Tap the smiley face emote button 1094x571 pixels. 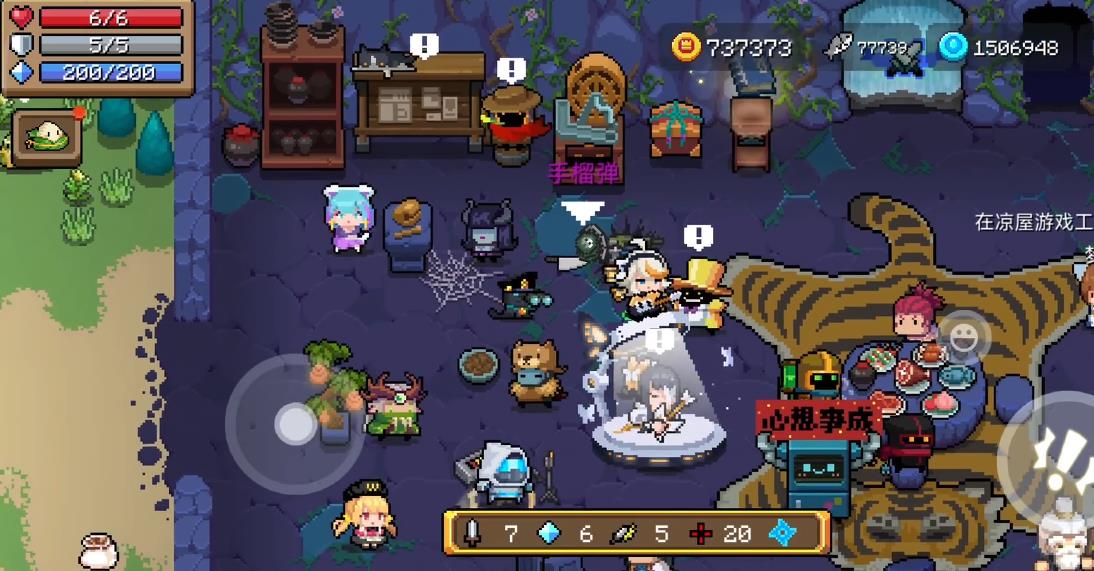coord(963,338)
